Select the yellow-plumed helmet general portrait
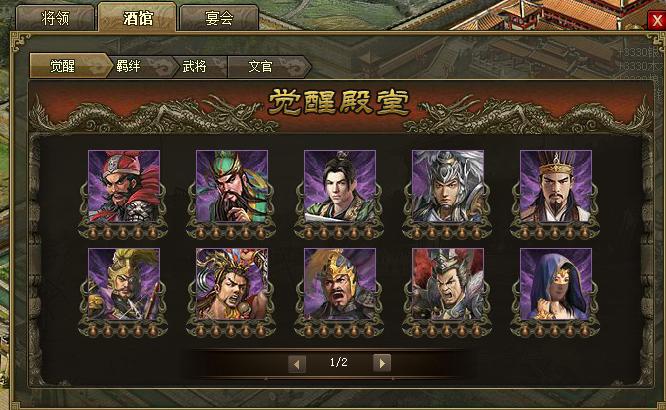Screen dimensions: 666x410 point(124,284)
